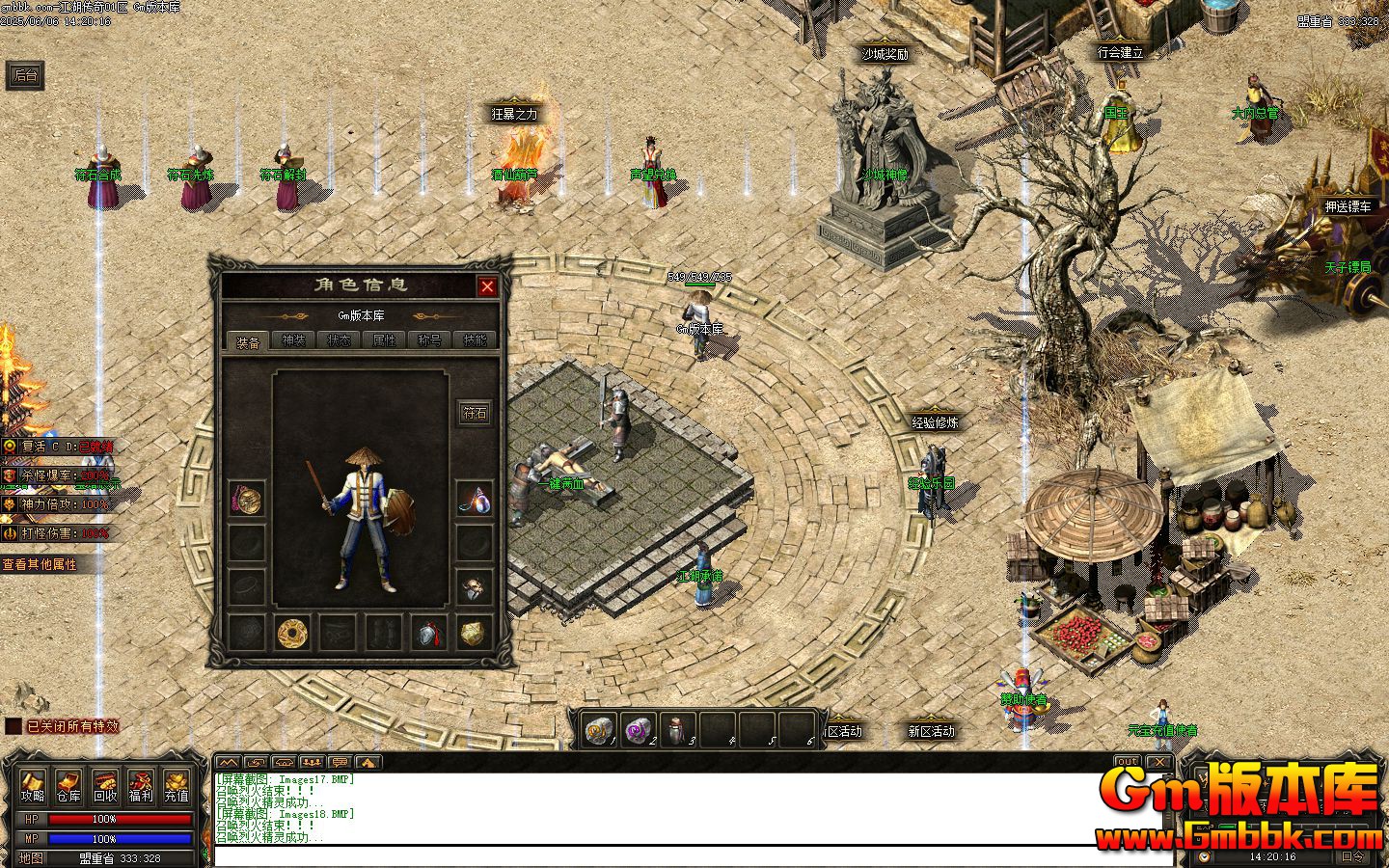The image size is (1389, 868).
Task: Select the 称号 title tab
Action: pos(429,340)
